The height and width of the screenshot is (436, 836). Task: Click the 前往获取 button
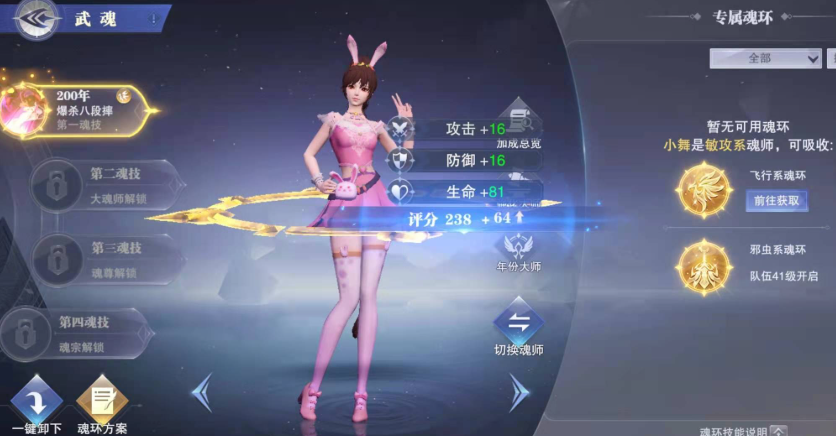coord(775,200)
